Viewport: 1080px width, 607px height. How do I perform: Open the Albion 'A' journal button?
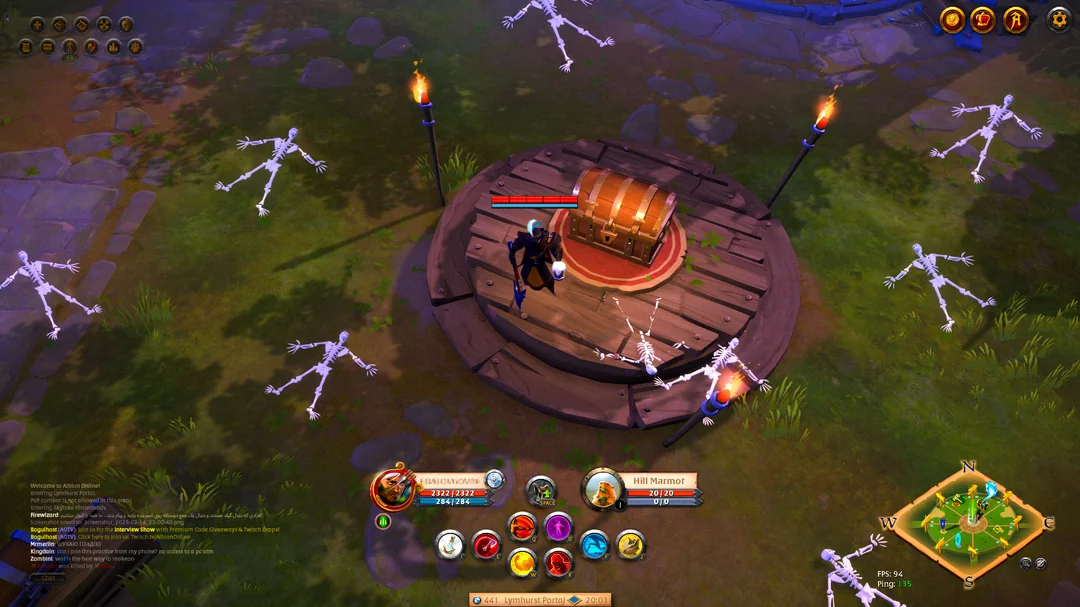pos(1016,19)
